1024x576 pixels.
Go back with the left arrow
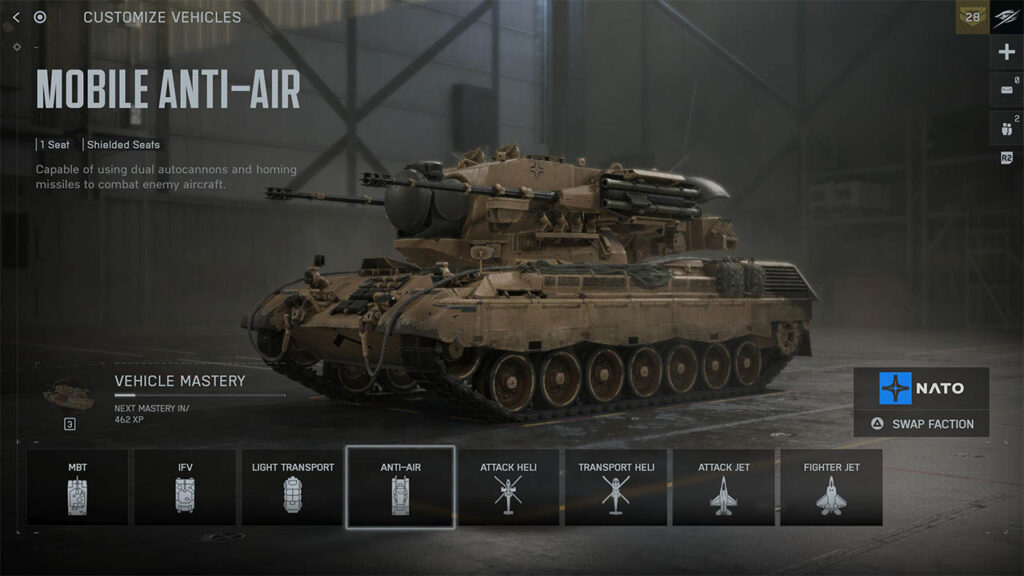click(x=16, y=17)
